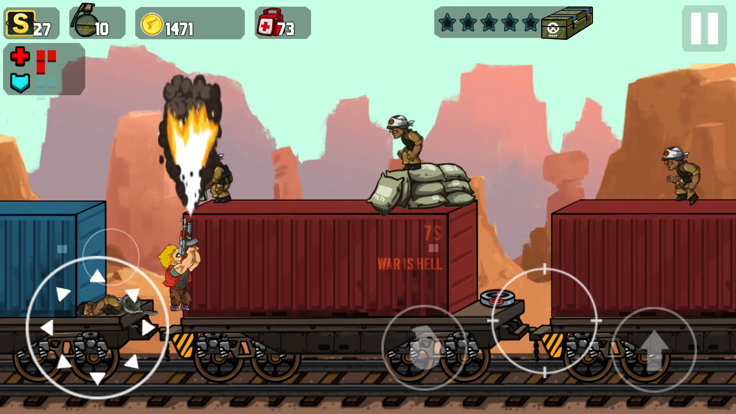Tap the d-pad's right arrow
This screenshot has width=736, height=414.
[148, 327]
